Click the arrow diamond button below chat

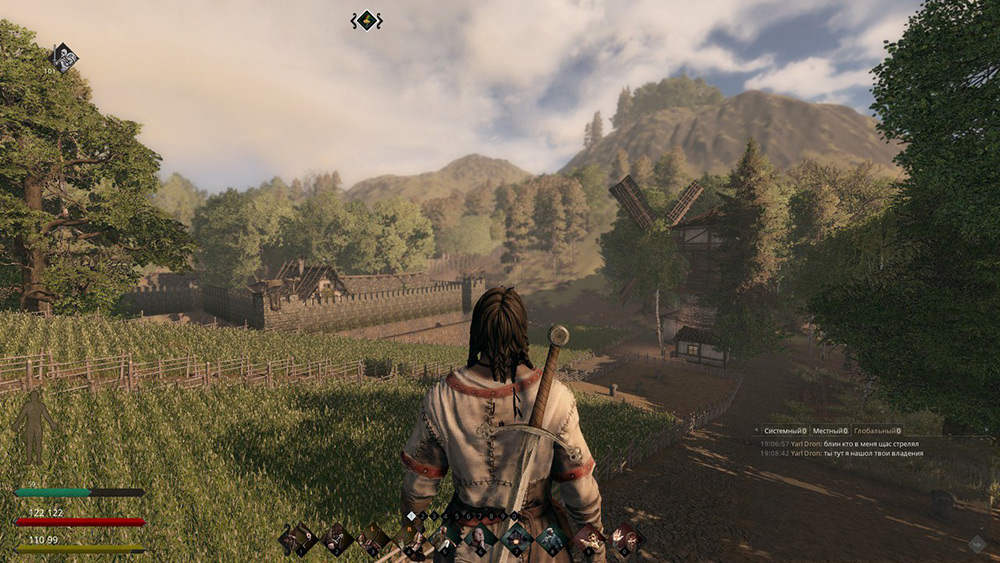pyautogui.click(x=977, y=544)
